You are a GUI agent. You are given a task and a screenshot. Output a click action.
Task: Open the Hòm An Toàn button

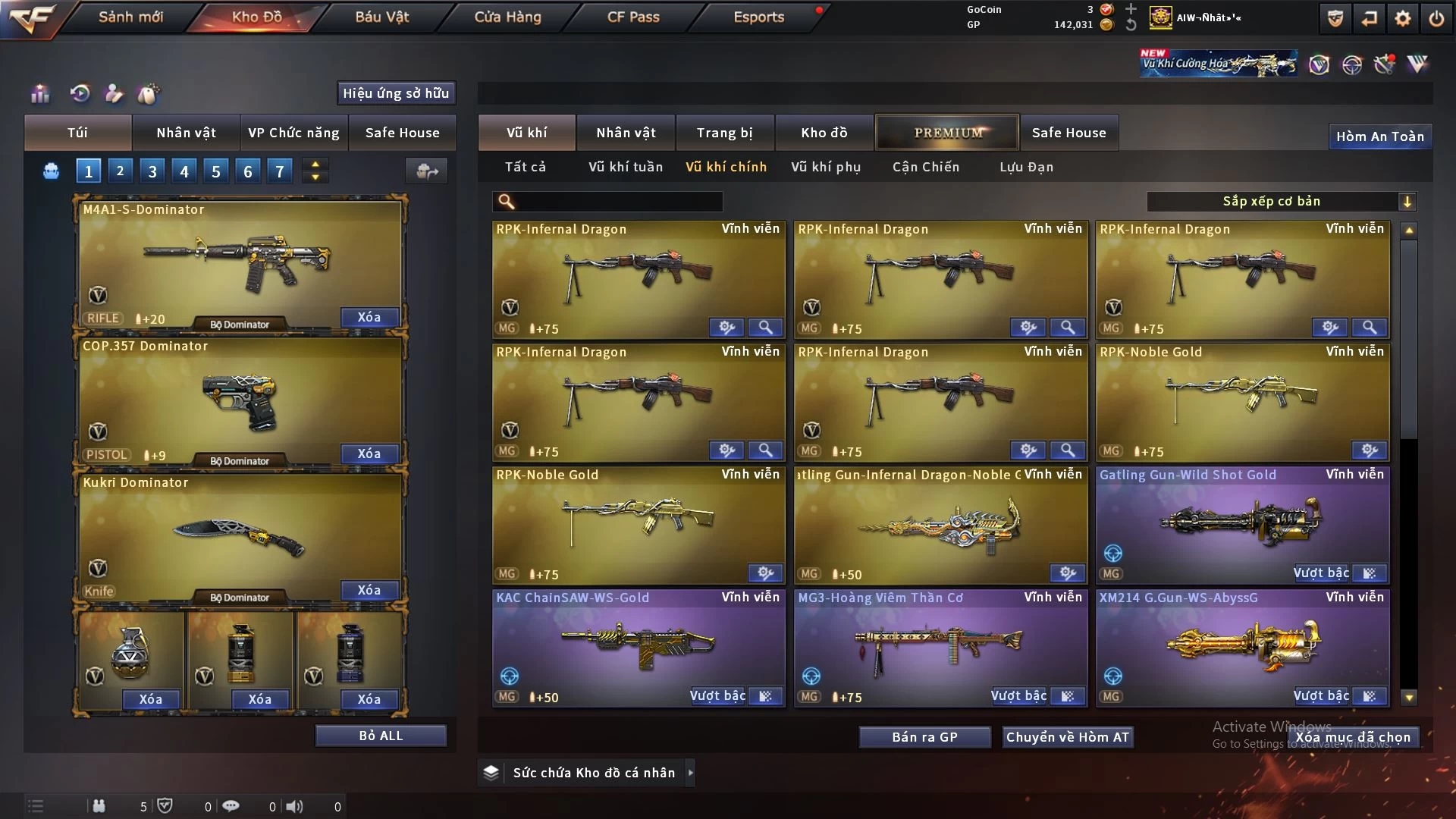[x=1379, y=136]
